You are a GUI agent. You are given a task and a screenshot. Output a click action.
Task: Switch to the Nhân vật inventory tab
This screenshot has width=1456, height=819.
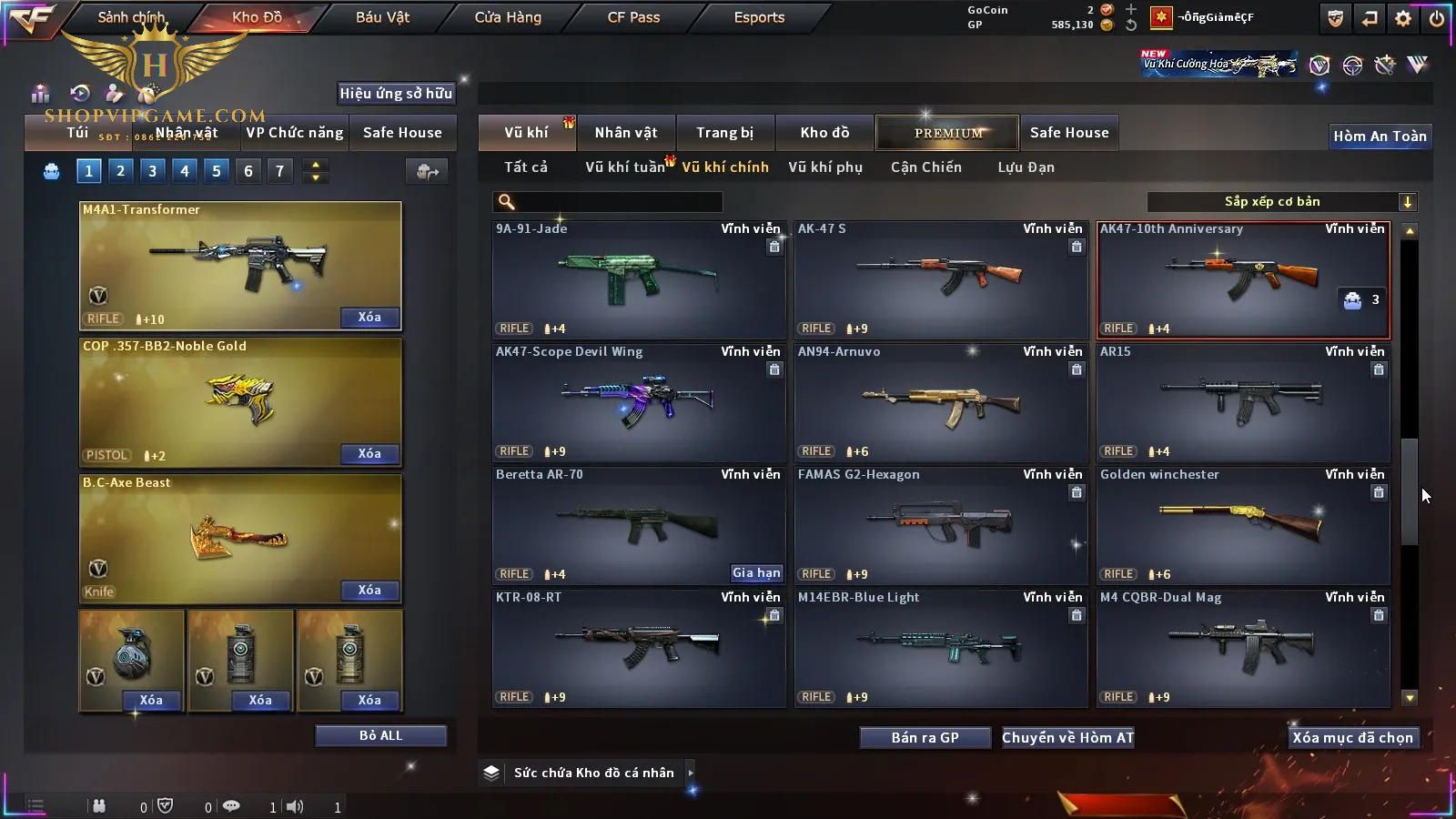click(626, 133)
